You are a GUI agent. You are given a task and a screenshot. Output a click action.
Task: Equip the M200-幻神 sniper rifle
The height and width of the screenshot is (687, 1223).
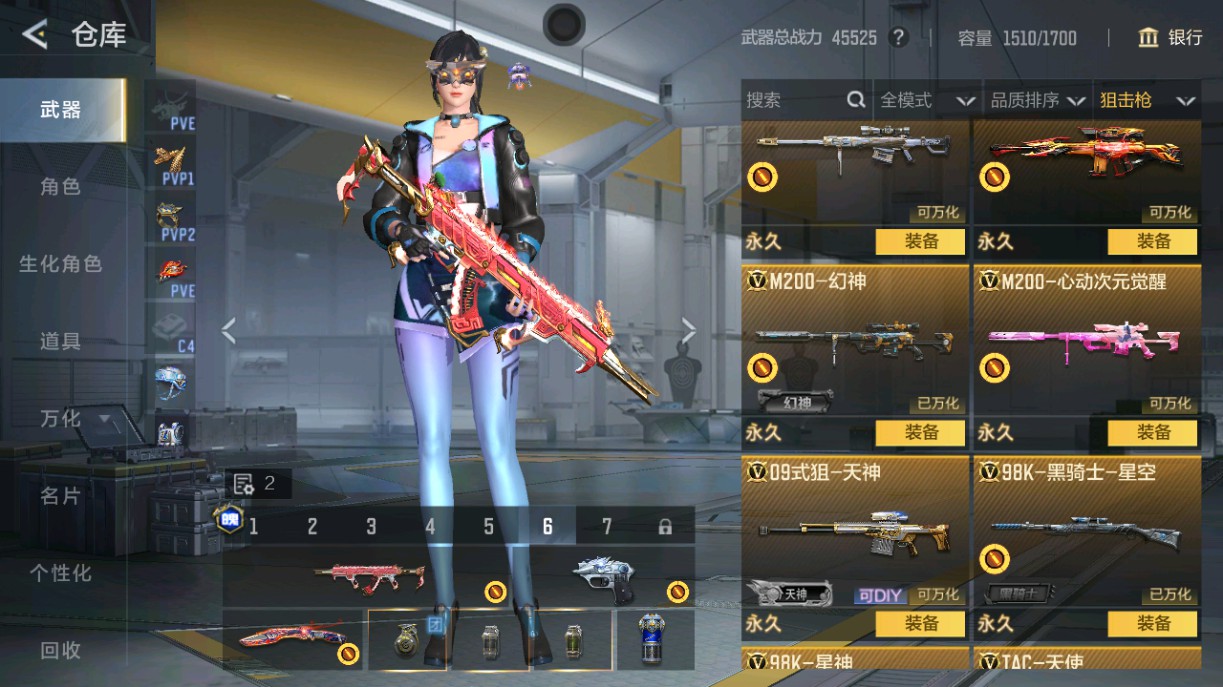[920, 433]
